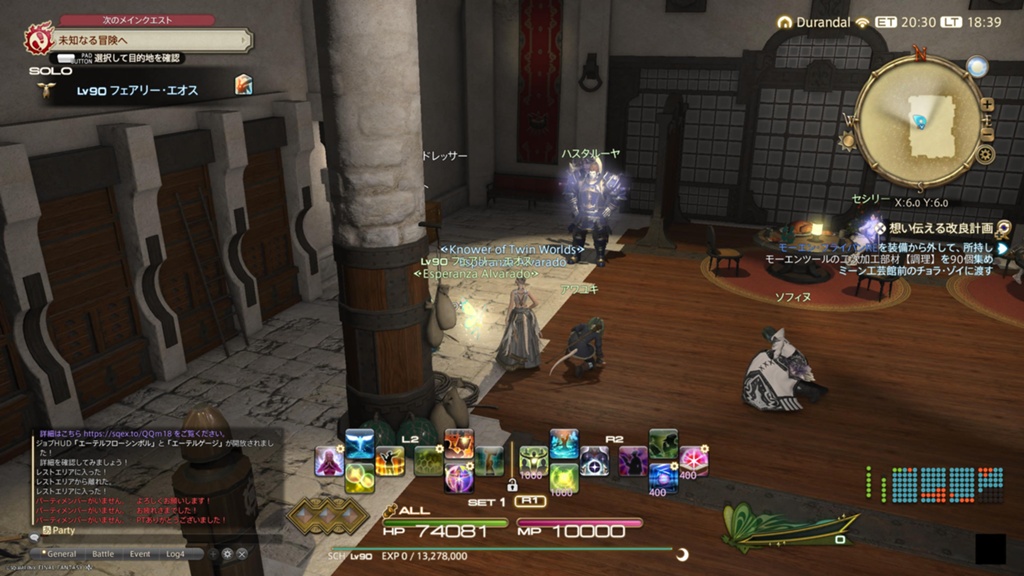Add a new chat tab with plus
This screenshot has height=576, width=1024.
(x=212, y=553)
